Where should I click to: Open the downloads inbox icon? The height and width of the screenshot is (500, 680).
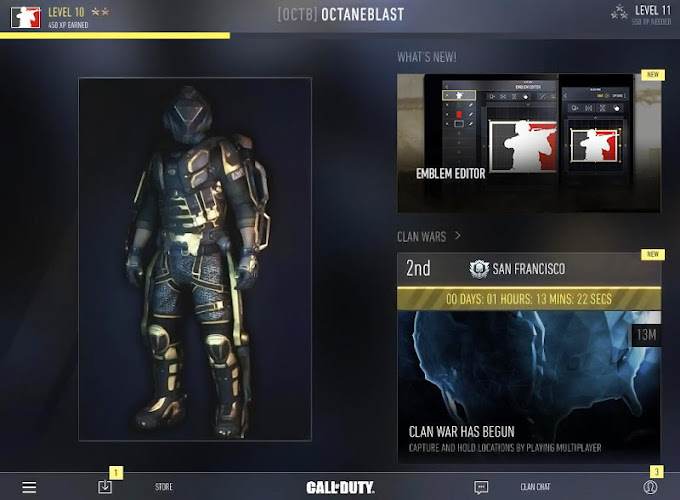(105, 487)
